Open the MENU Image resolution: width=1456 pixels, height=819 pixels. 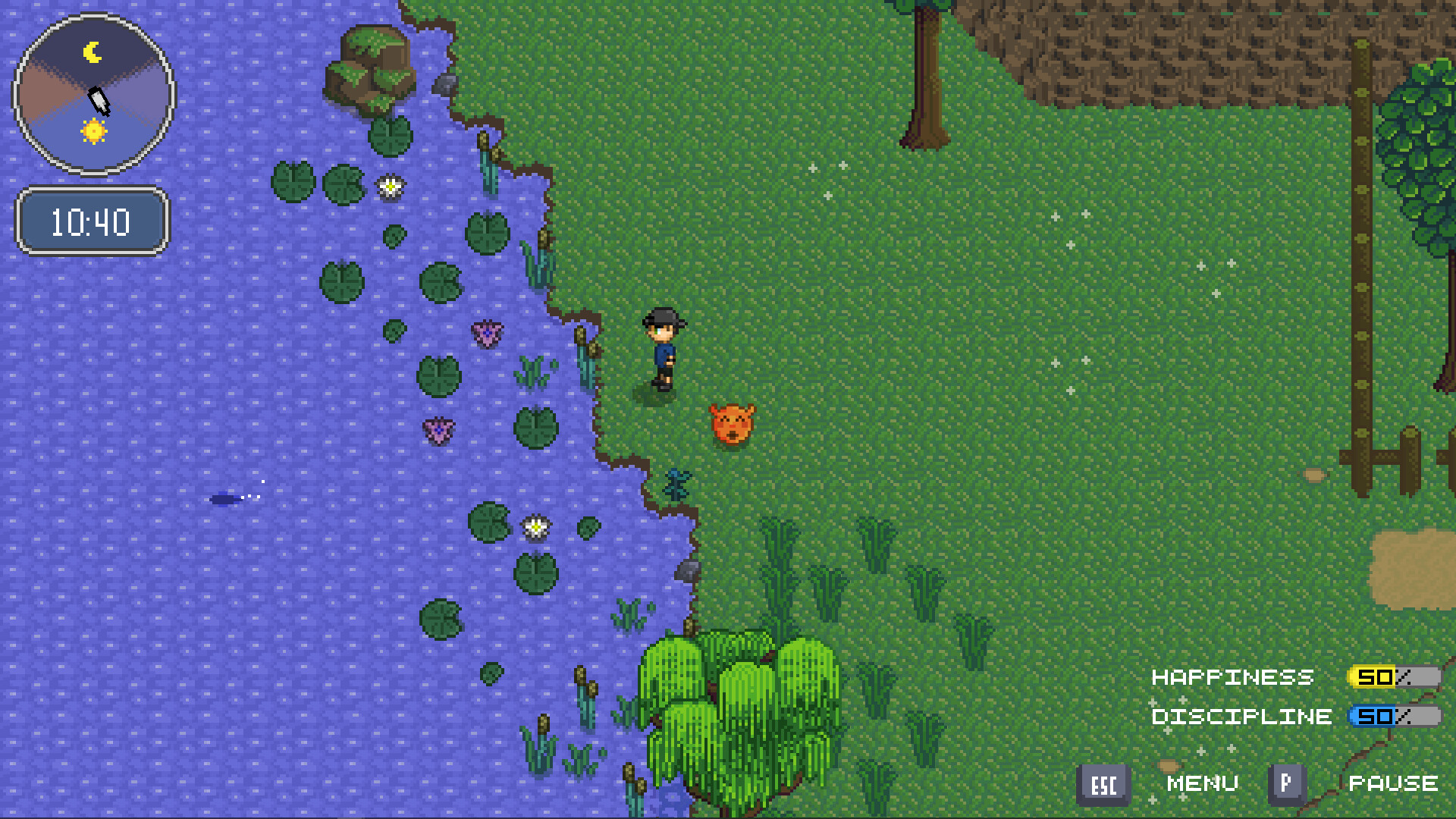[1204, 783]
